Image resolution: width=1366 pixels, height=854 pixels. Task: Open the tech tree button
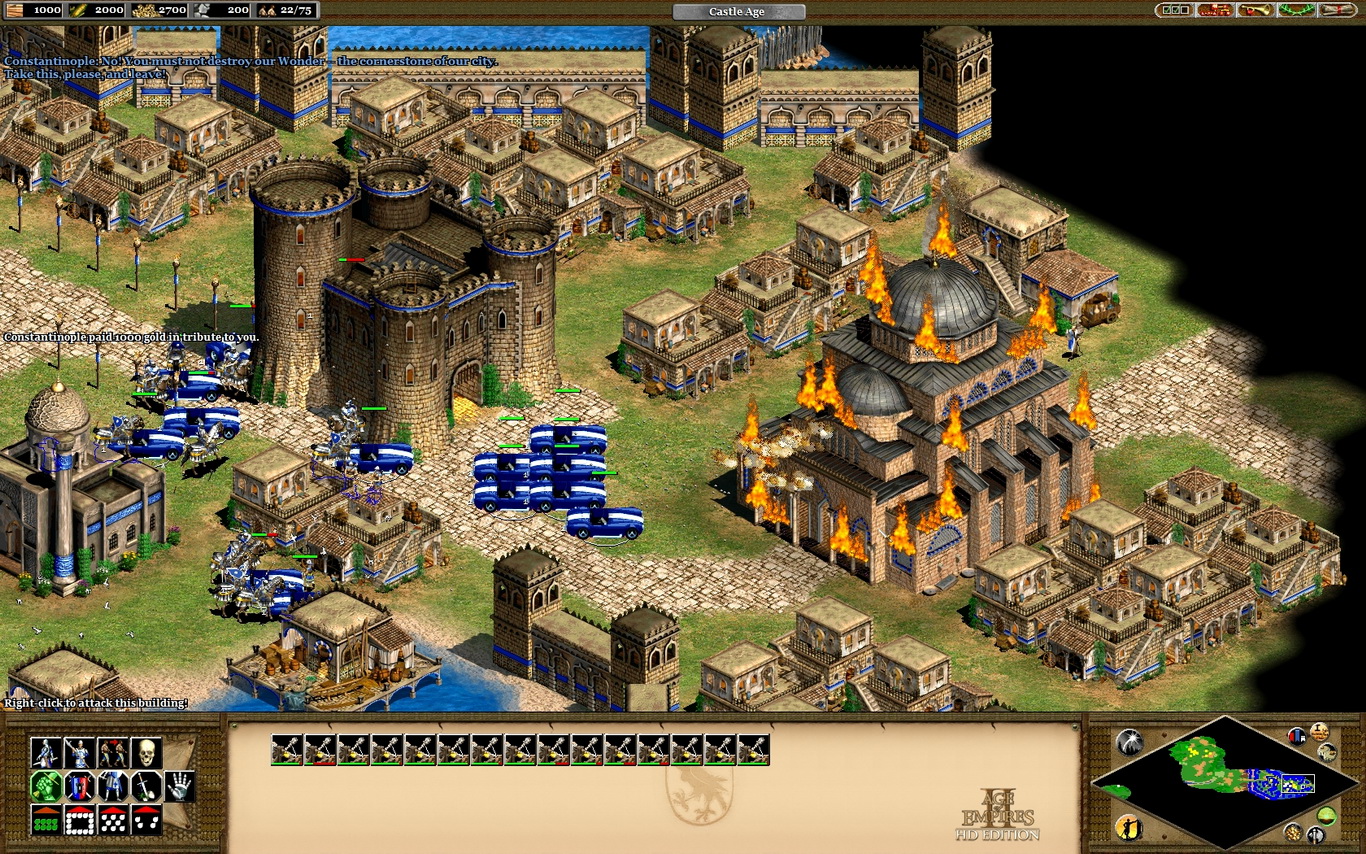click(x=1215, y=10)
